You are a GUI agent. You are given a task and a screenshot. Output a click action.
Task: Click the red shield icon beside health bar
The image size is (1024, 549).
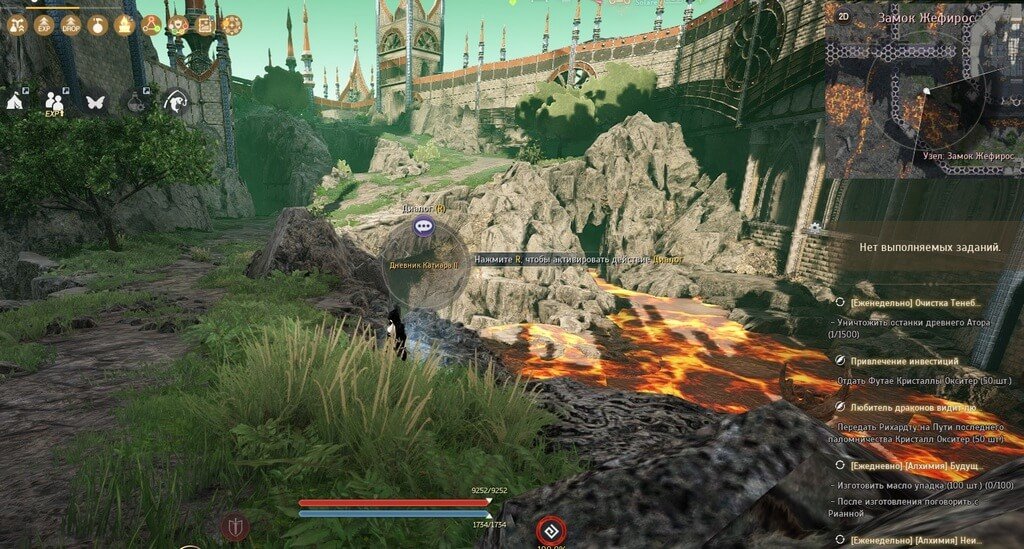point(235,525)
